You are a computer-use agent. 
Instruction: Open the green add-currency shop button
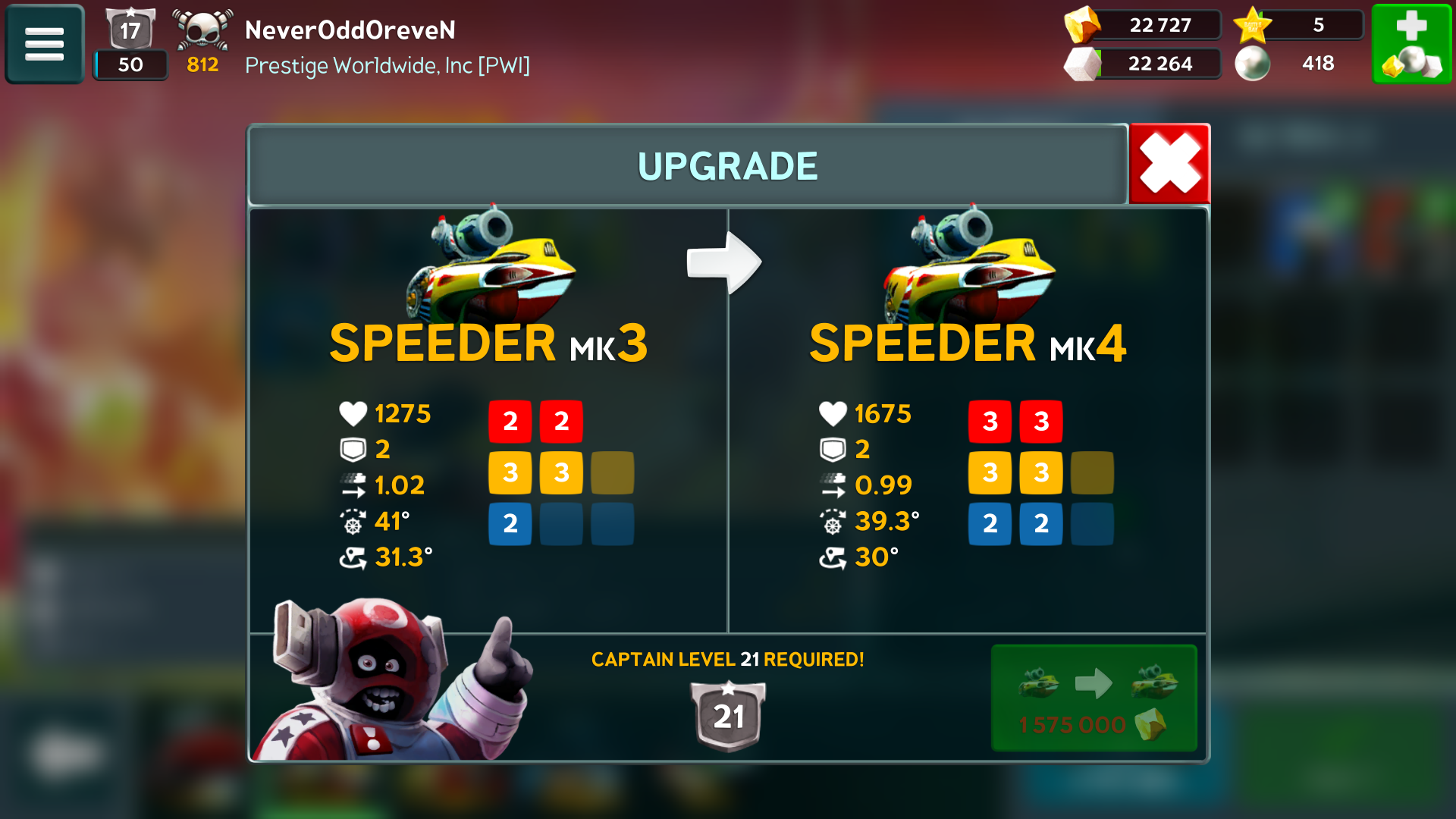(1411, 43)
